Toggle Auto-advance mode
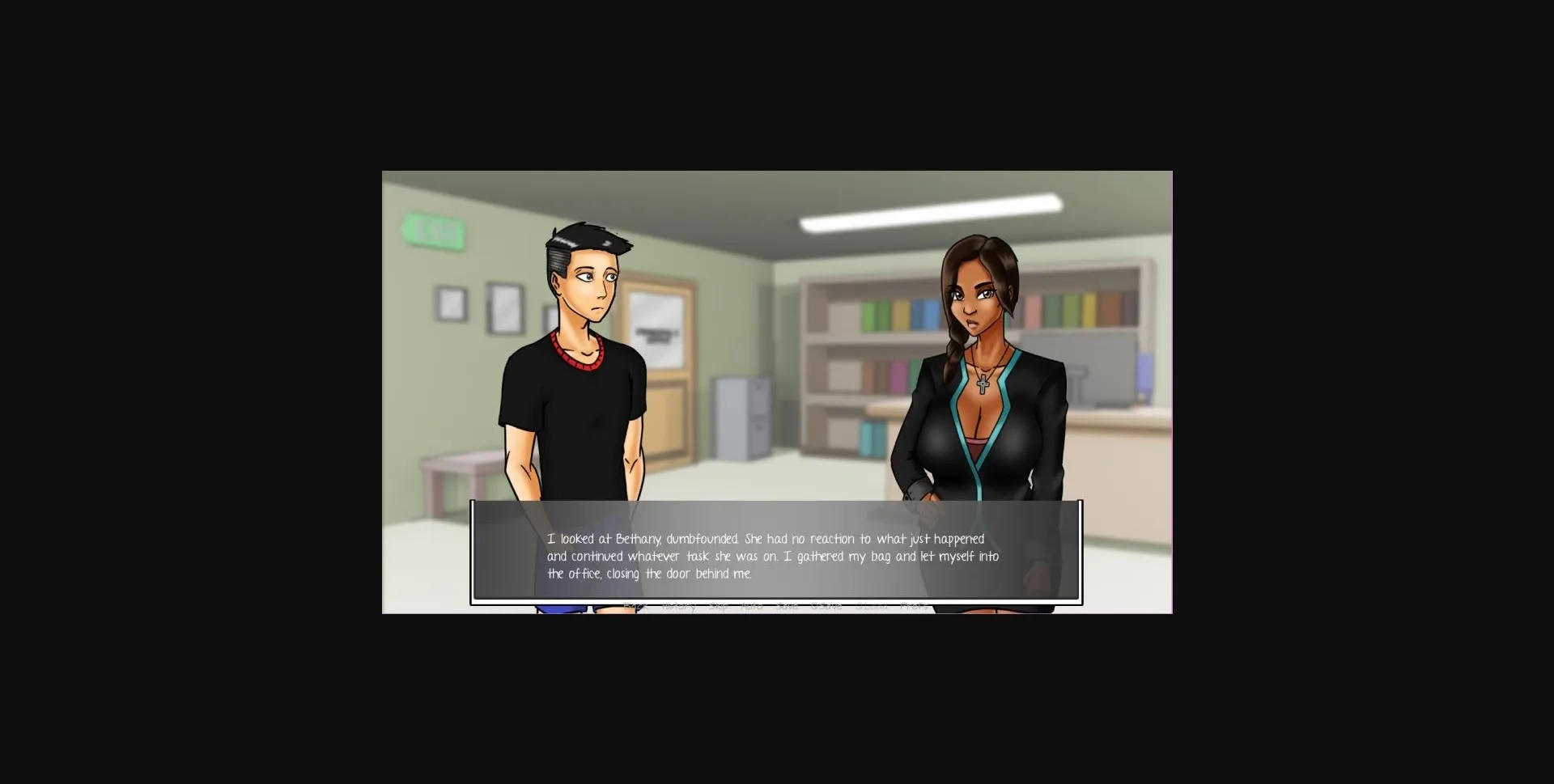Screen dimensions: 1554x784 coord(752,606)
